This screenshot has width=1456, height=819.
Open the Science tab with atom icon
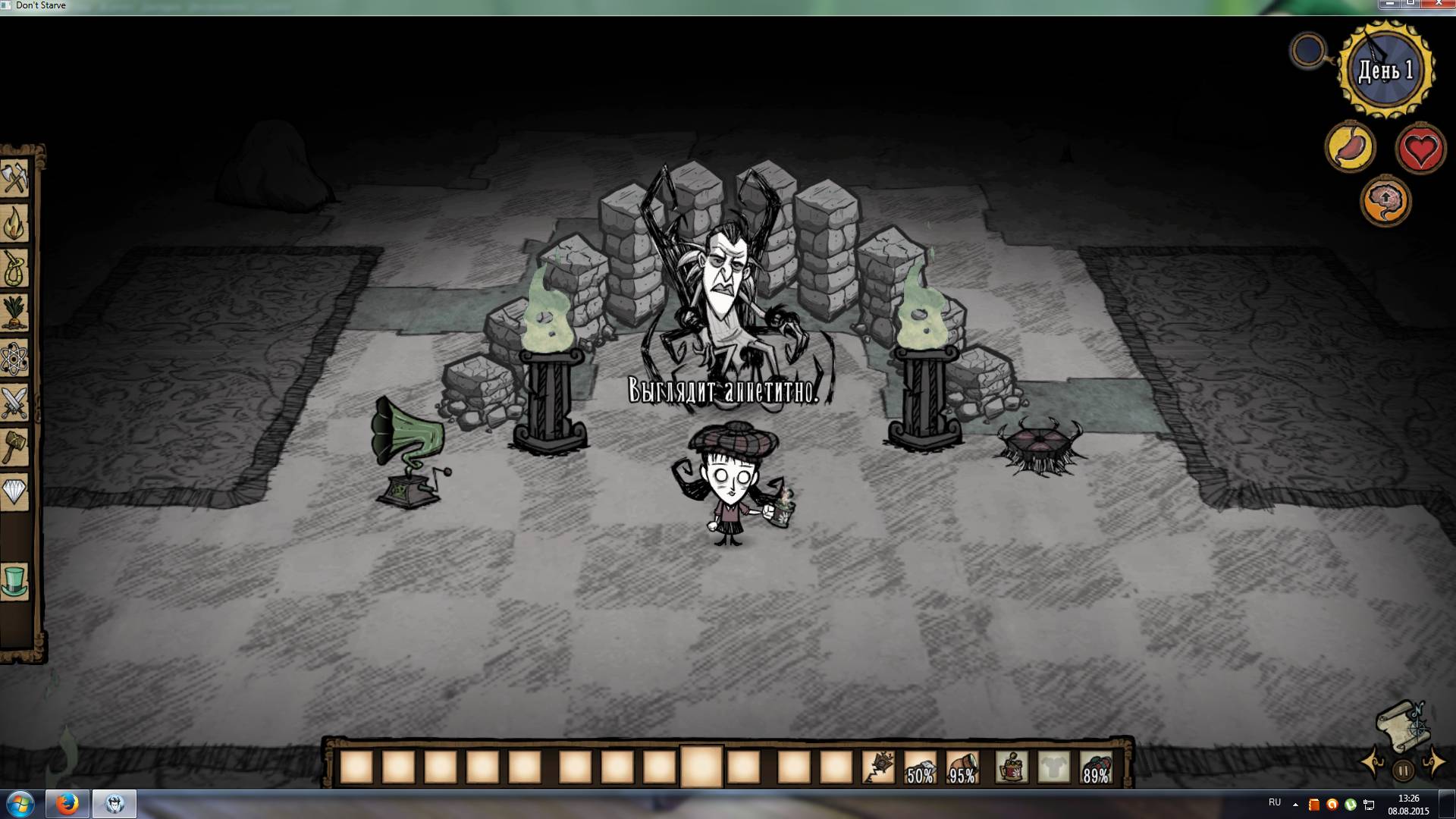click(x=14, y=358)
